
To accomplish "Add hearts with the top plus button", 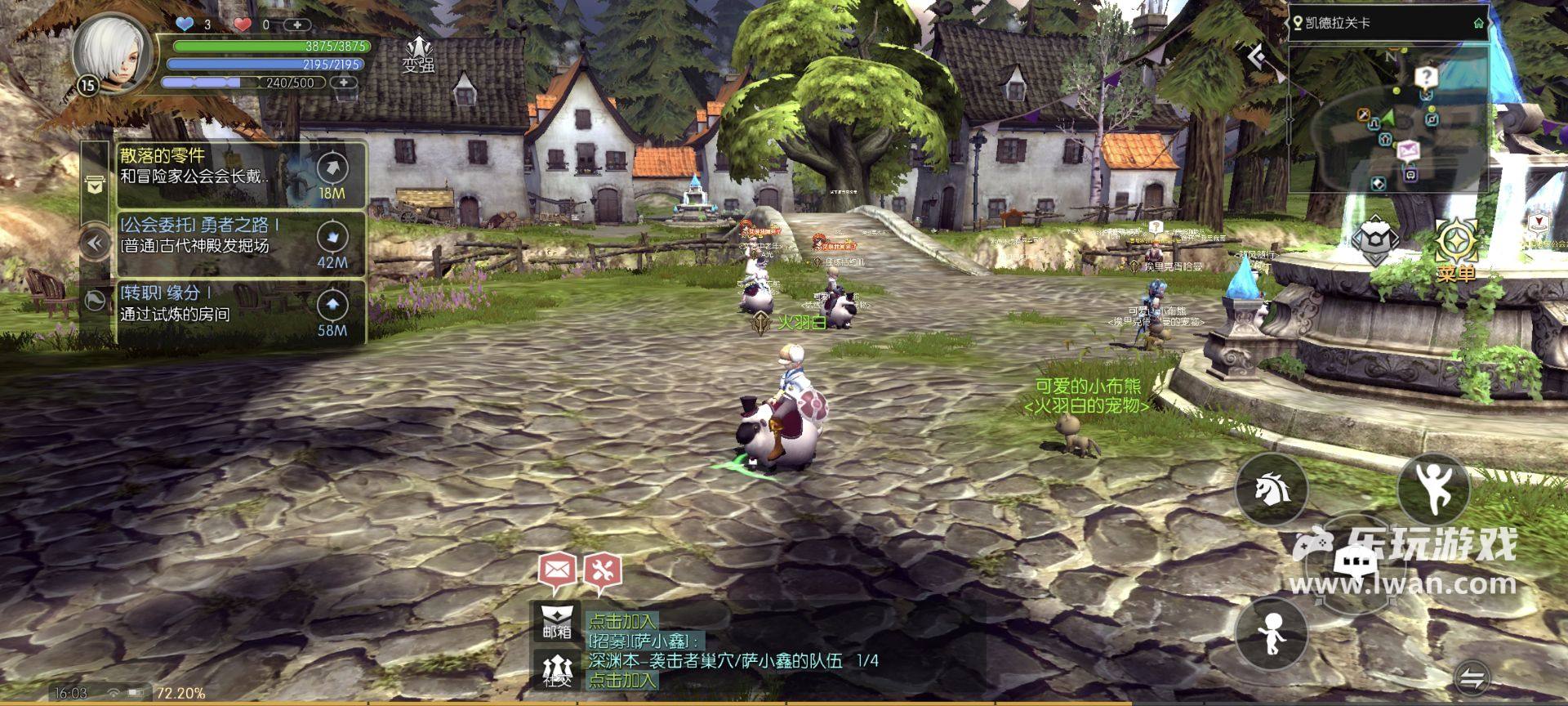I will tap(297, 25).
